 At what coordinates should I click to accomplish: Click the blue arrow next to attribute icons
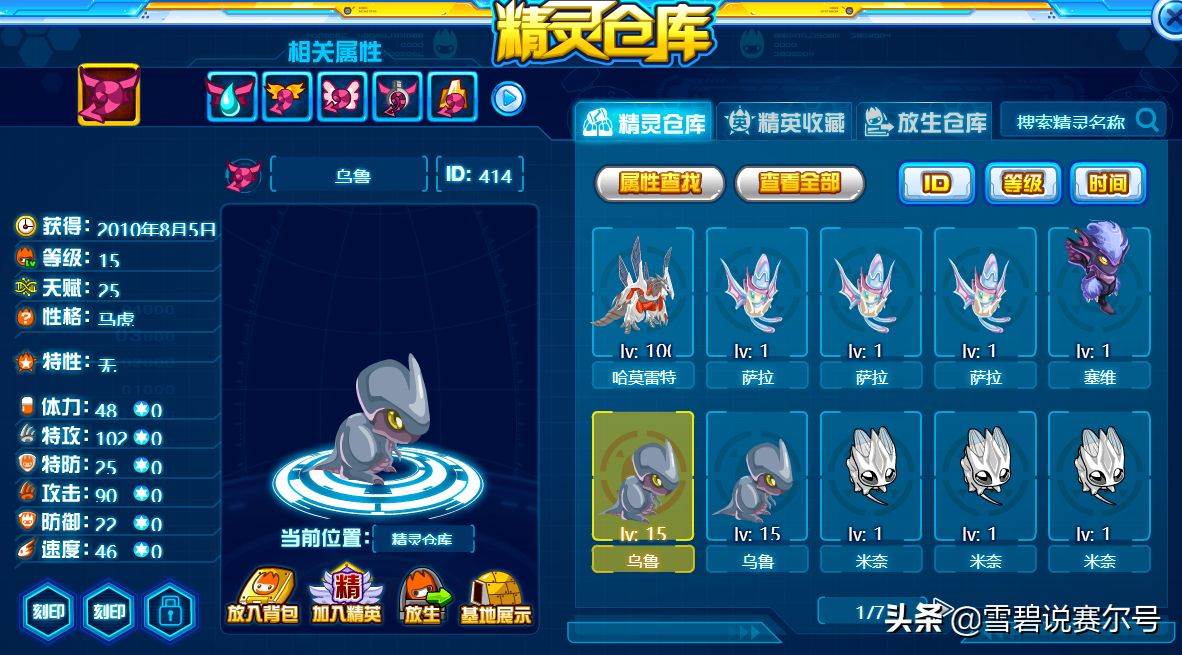508,98
